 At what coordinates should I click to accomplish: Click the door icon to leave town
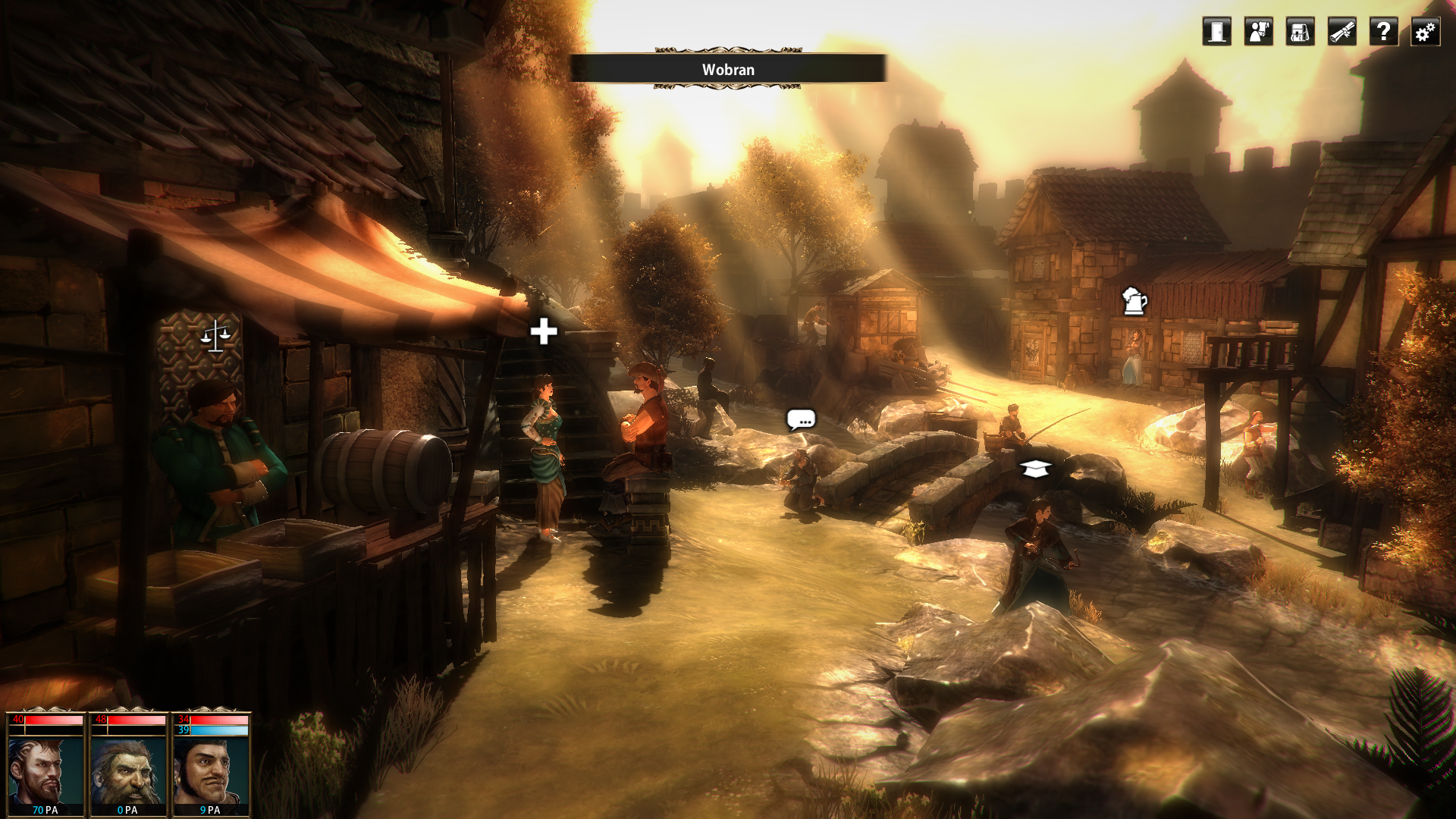(x=1216, y=32)
